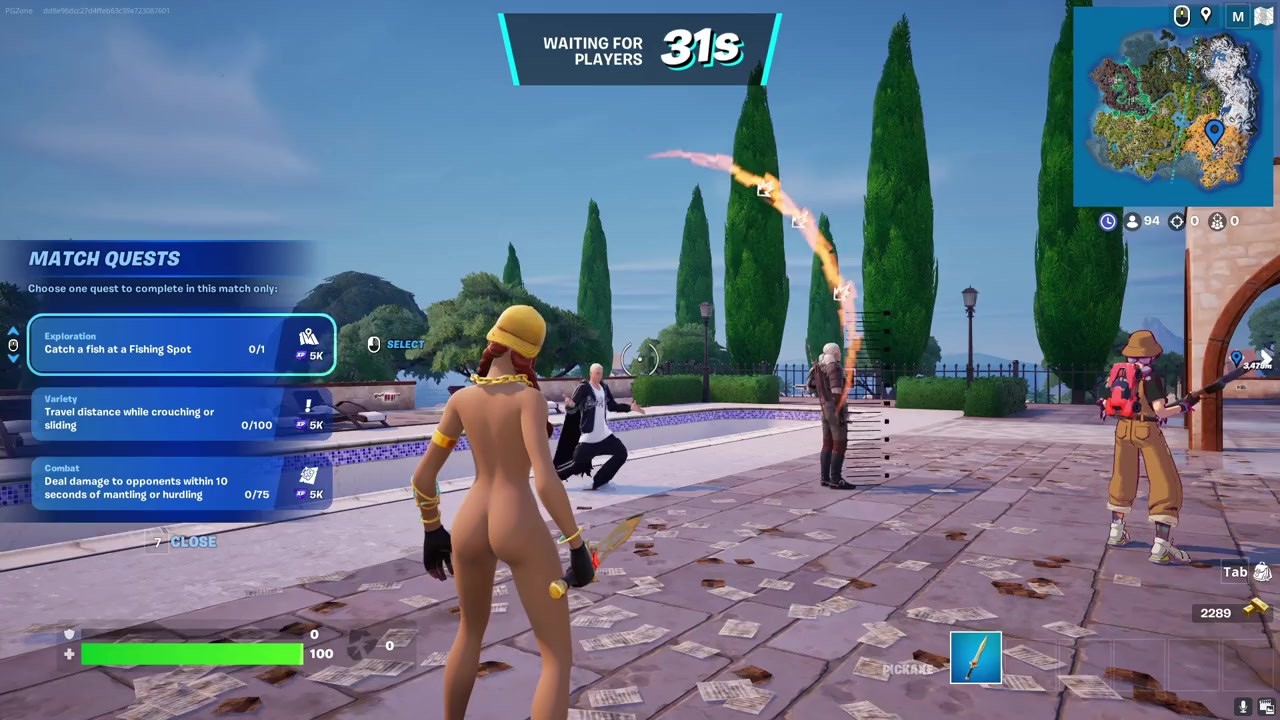Click the M key map shortcut button

[1238, 16]
